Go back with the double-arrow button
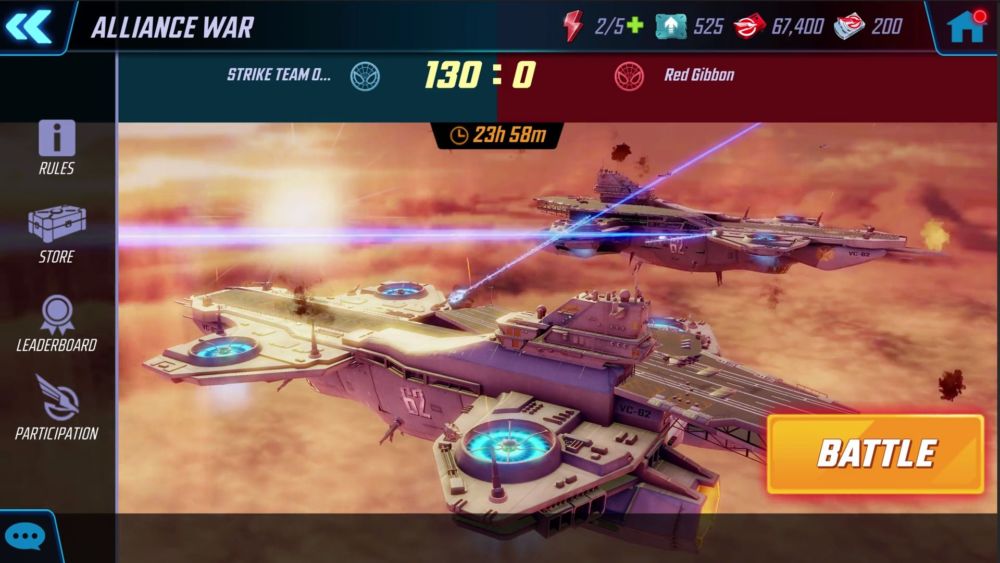The height and width of the screenshot is (563, 1000). point(29,26)
